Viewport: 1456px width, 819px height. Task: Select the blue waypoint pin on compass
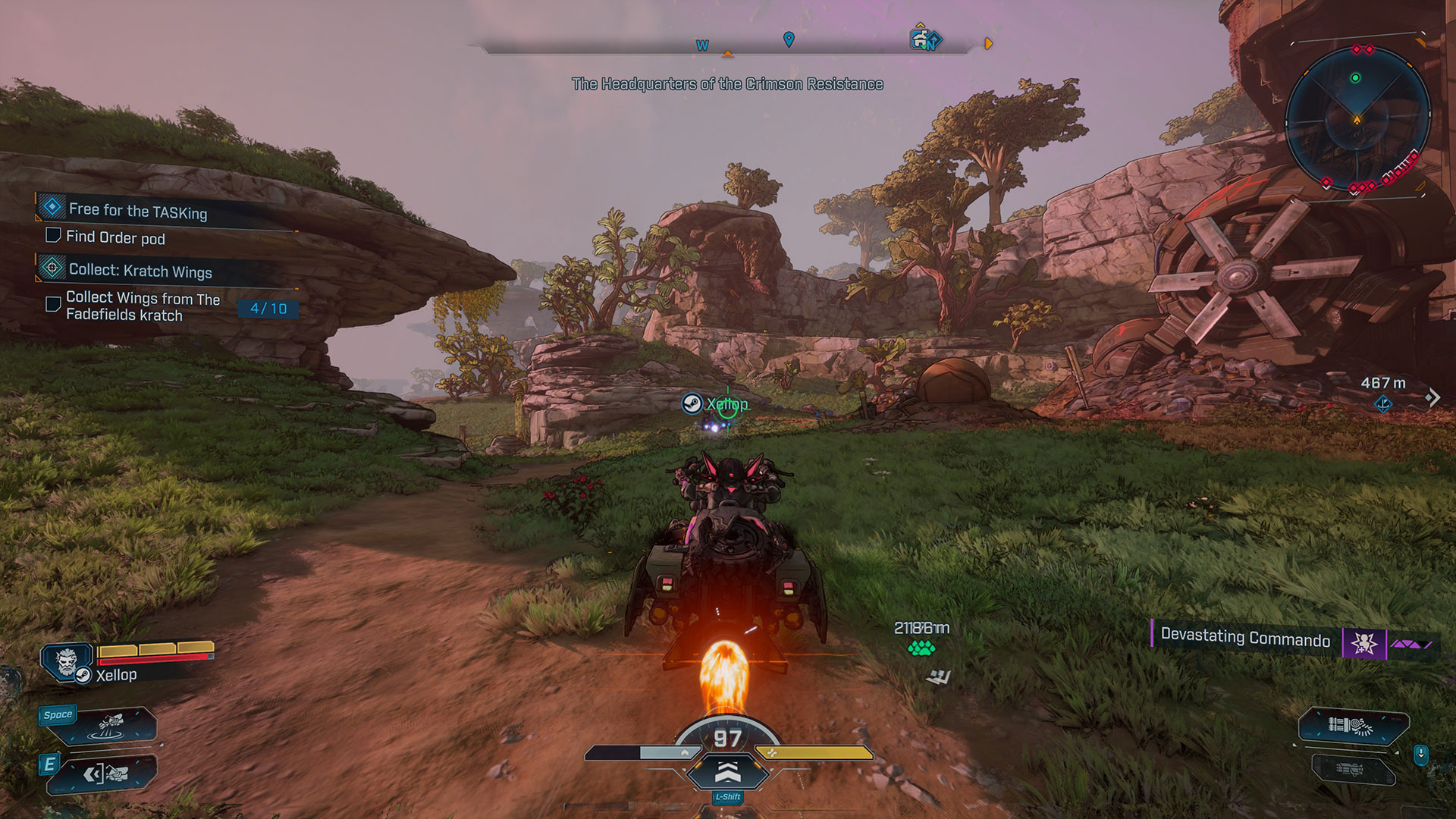(x=789, y=39)
